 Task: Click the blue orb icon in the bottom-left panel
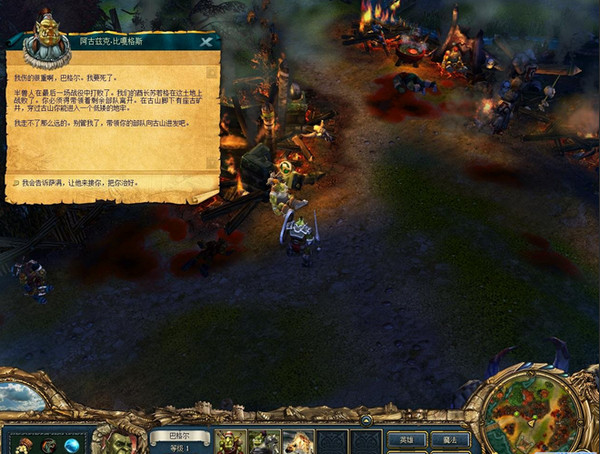pos(72,444)
